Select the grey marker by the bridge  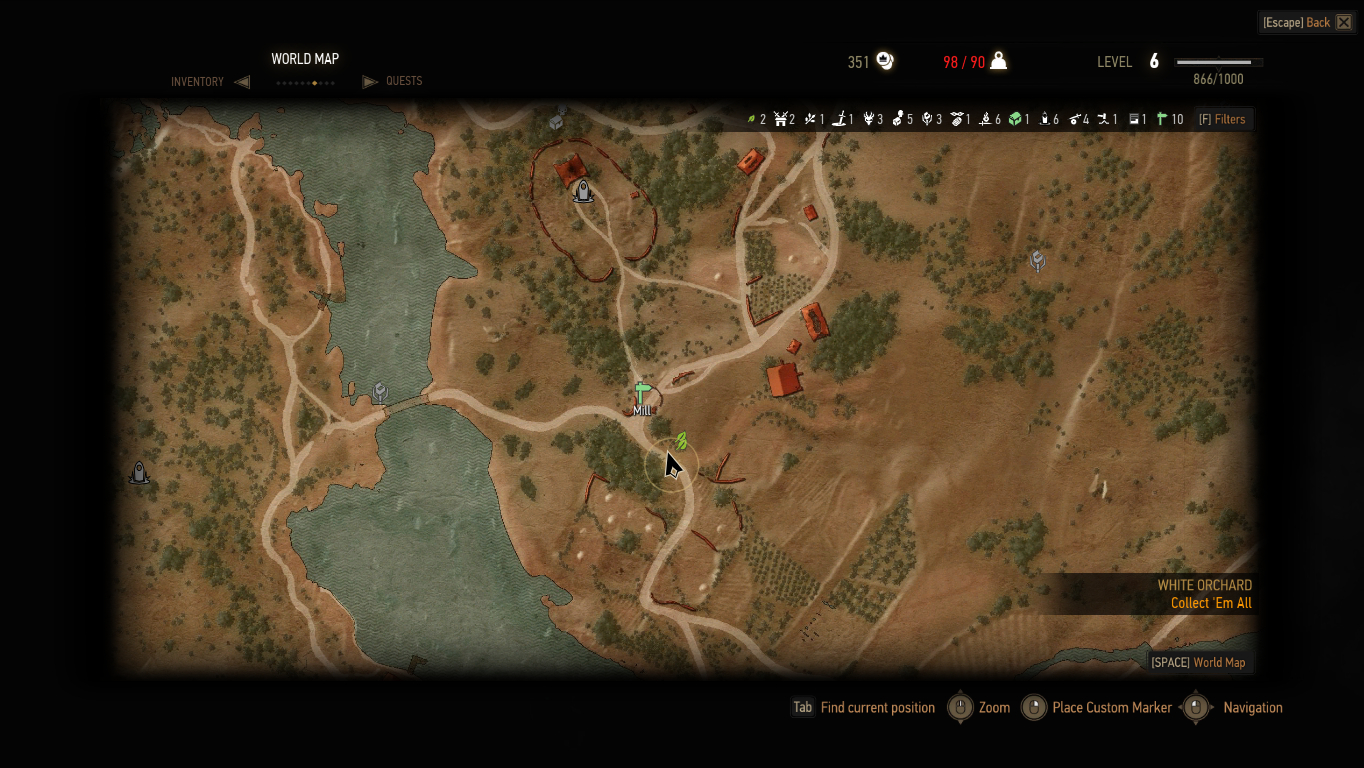click(380, 392)
